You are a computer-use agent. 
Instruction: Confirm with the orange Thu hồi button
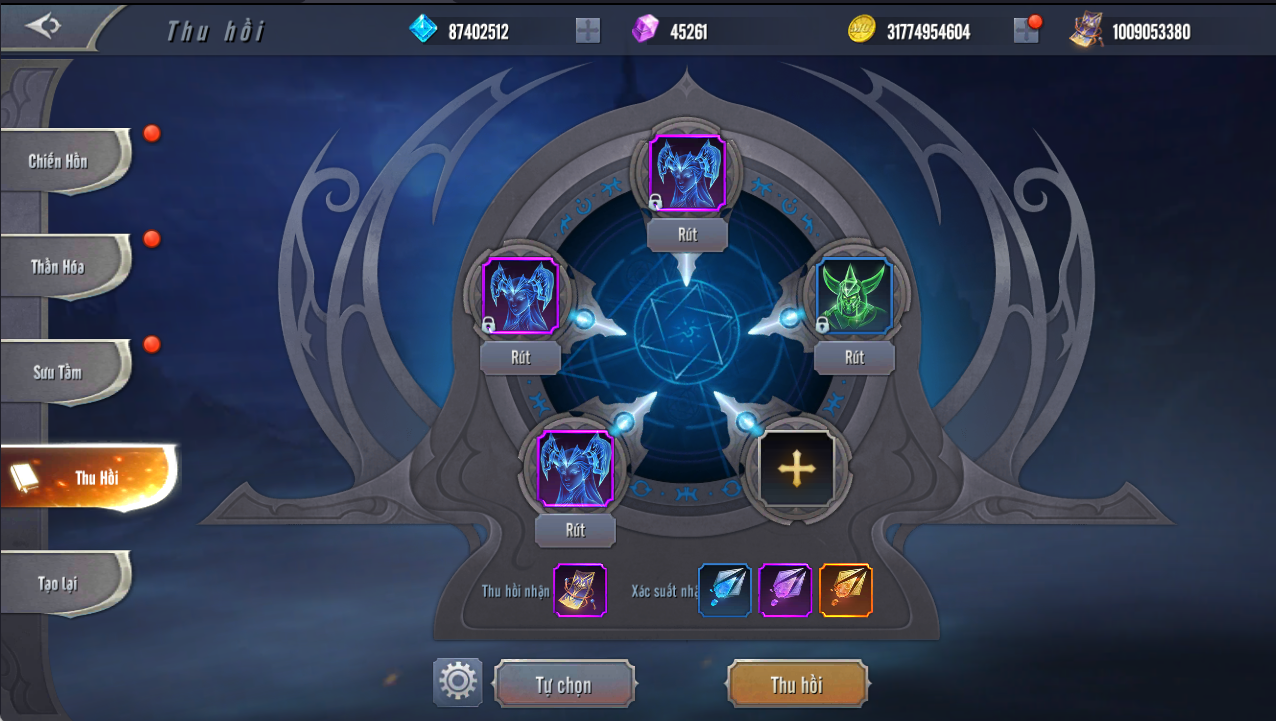(797, 685)
